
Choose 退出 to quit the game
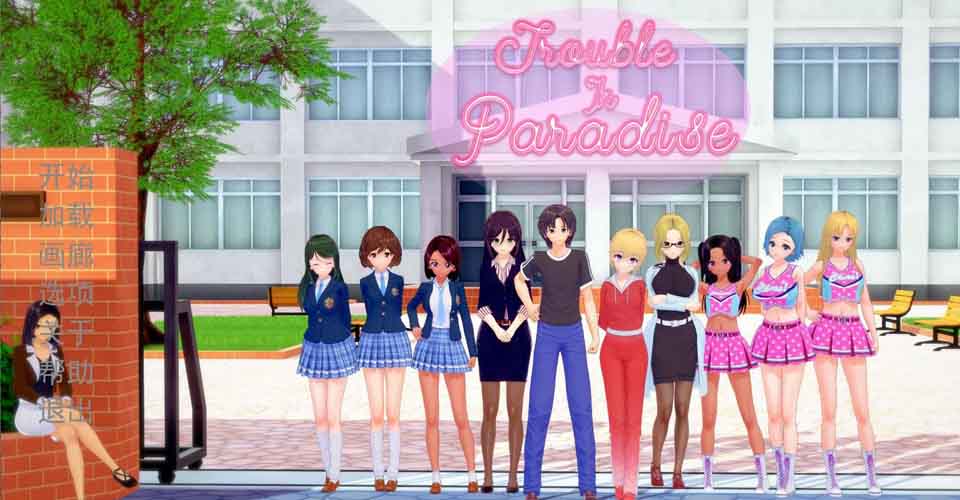click(x=67, y=410)
